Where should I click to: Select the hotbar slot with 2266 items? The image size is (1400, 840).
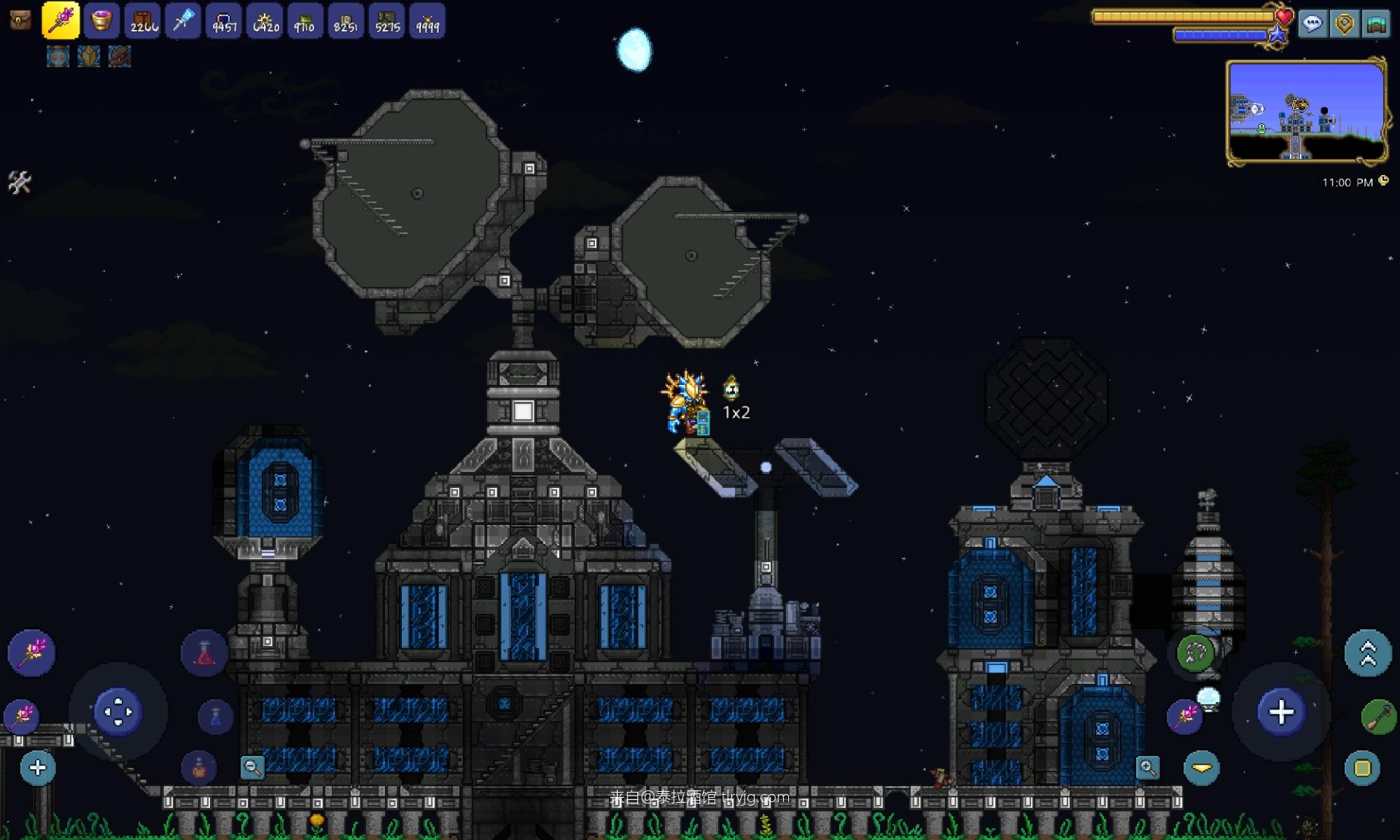click(143, 20)
